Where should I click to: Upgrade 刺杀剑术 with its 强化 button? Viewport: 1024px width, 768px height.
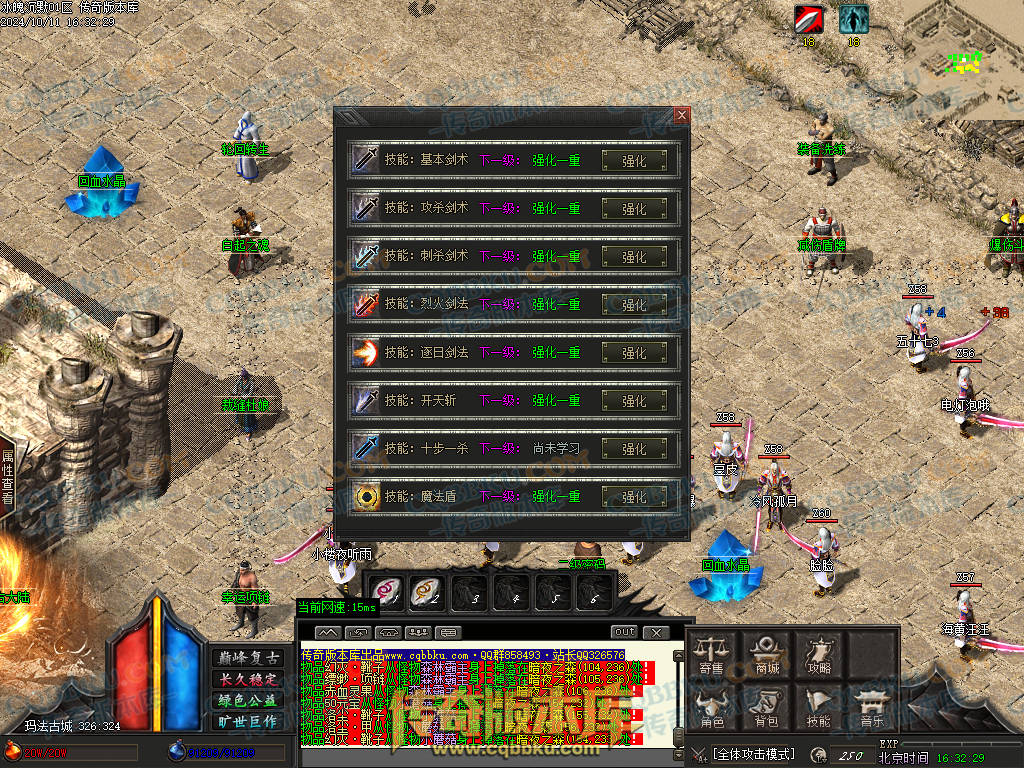pos(634,256)
